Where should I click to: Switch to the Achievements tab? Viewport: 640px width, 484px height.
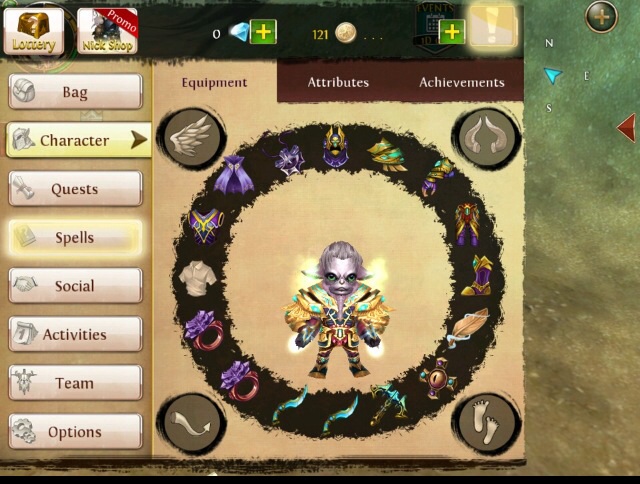pos(462,82)
